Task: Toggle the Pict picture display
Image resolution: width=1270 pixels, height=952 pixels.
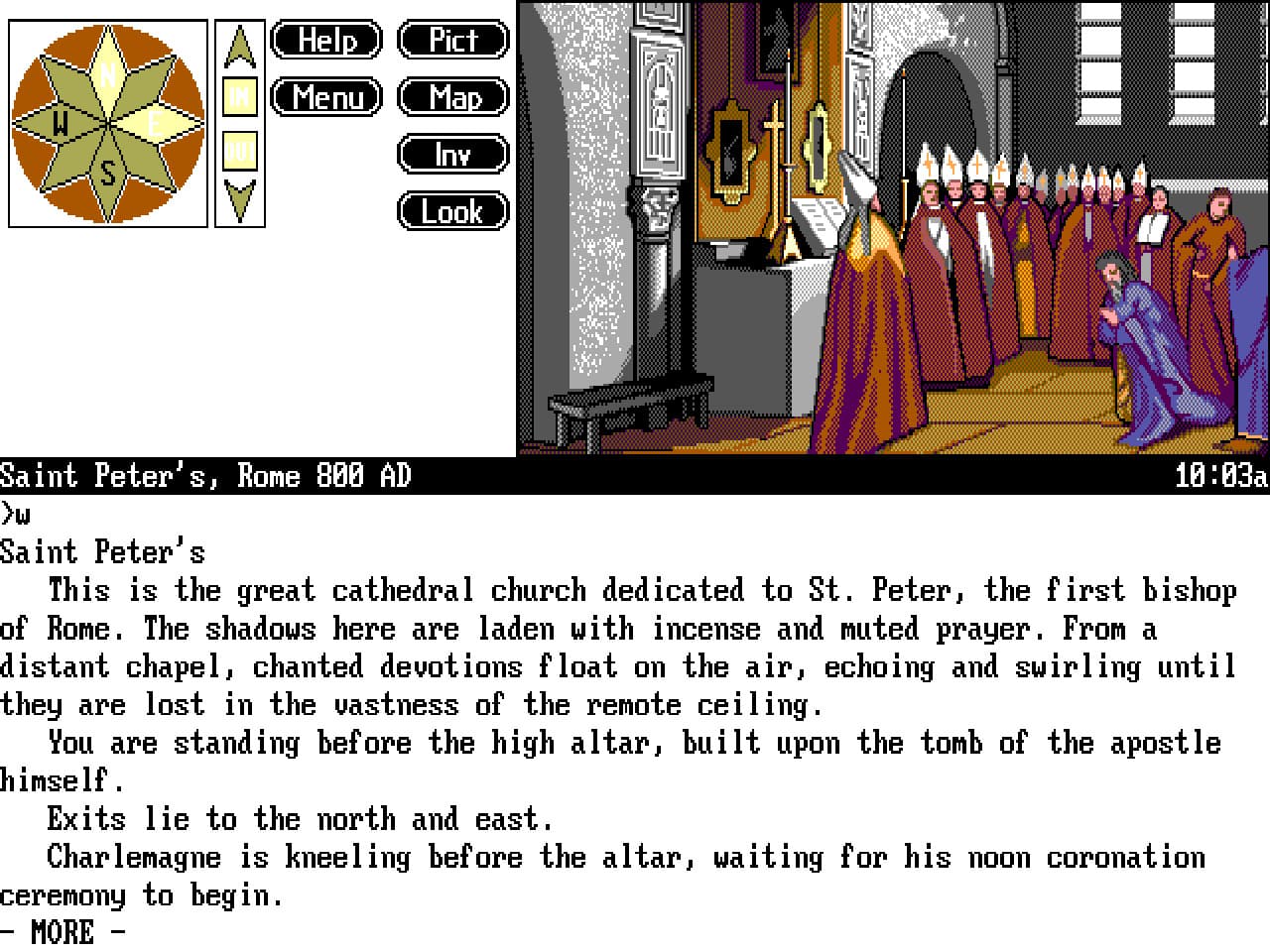Action: point(452,41)
